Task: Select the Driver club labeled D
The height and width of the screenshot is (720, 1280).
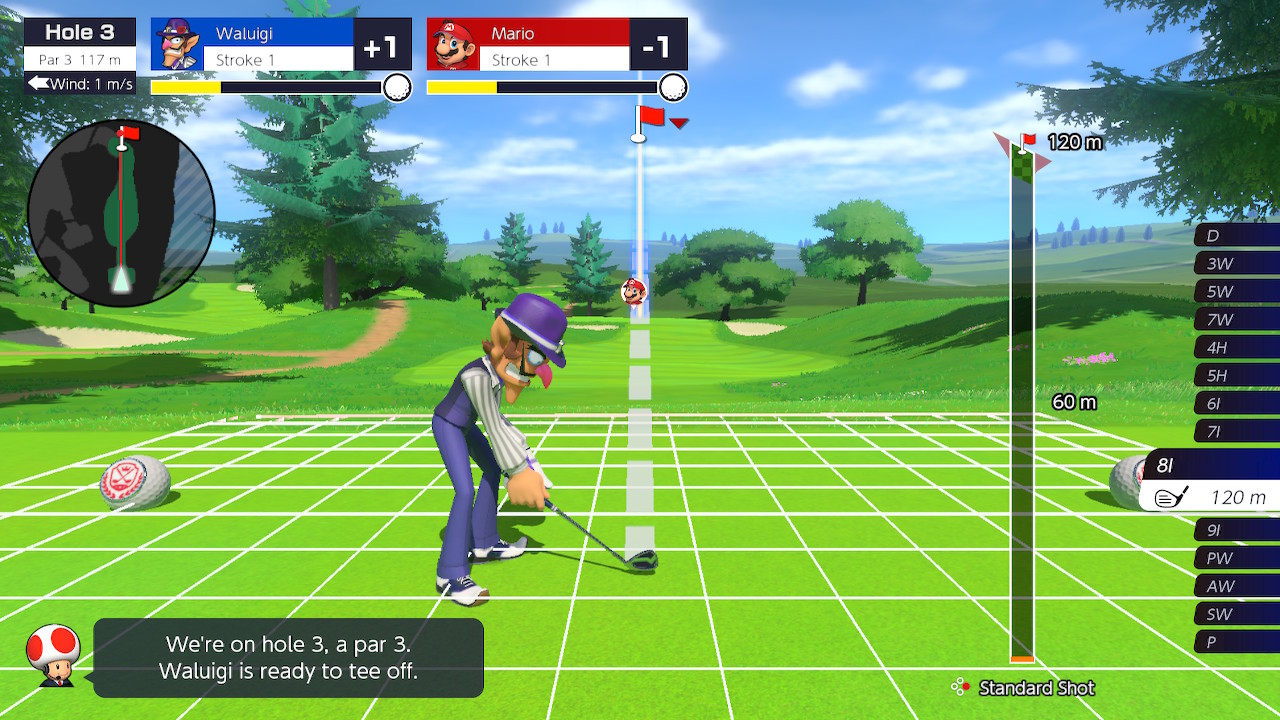Action: [x=1236, y=236]
